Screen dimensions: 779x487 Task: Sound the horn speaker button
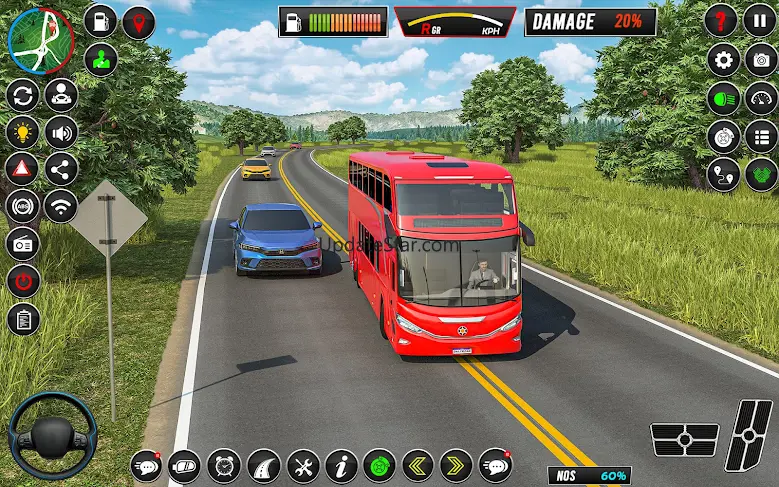pos(61,132)
